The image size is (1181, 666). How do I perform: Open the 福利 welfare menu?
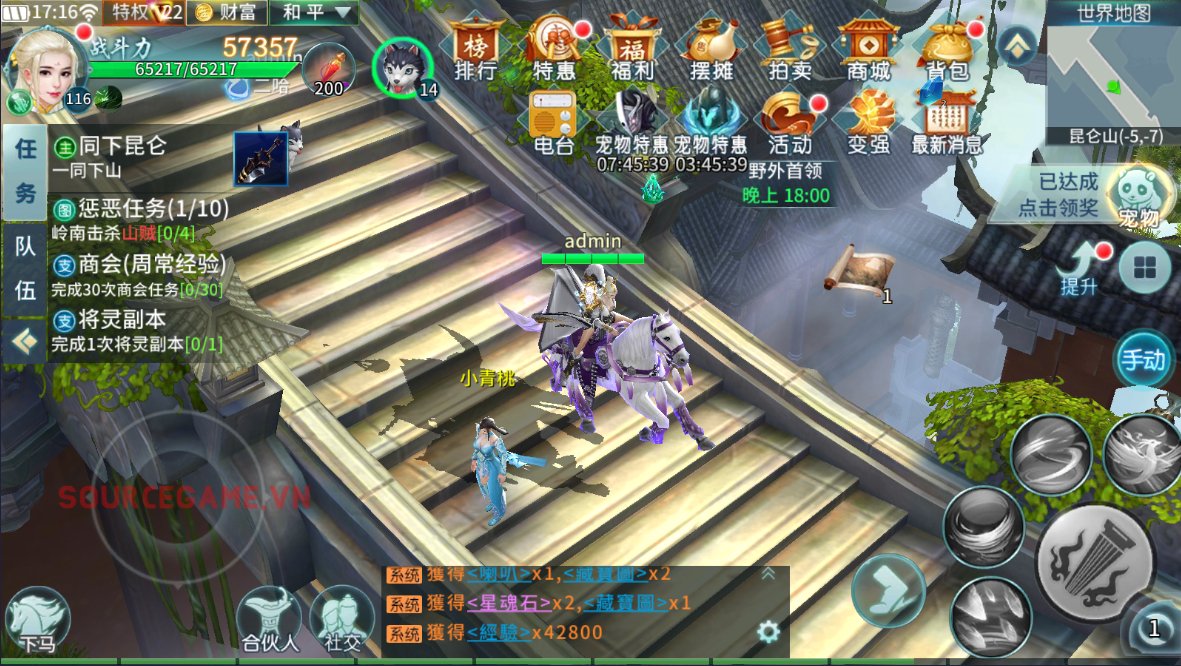click(x=632, y=48)
